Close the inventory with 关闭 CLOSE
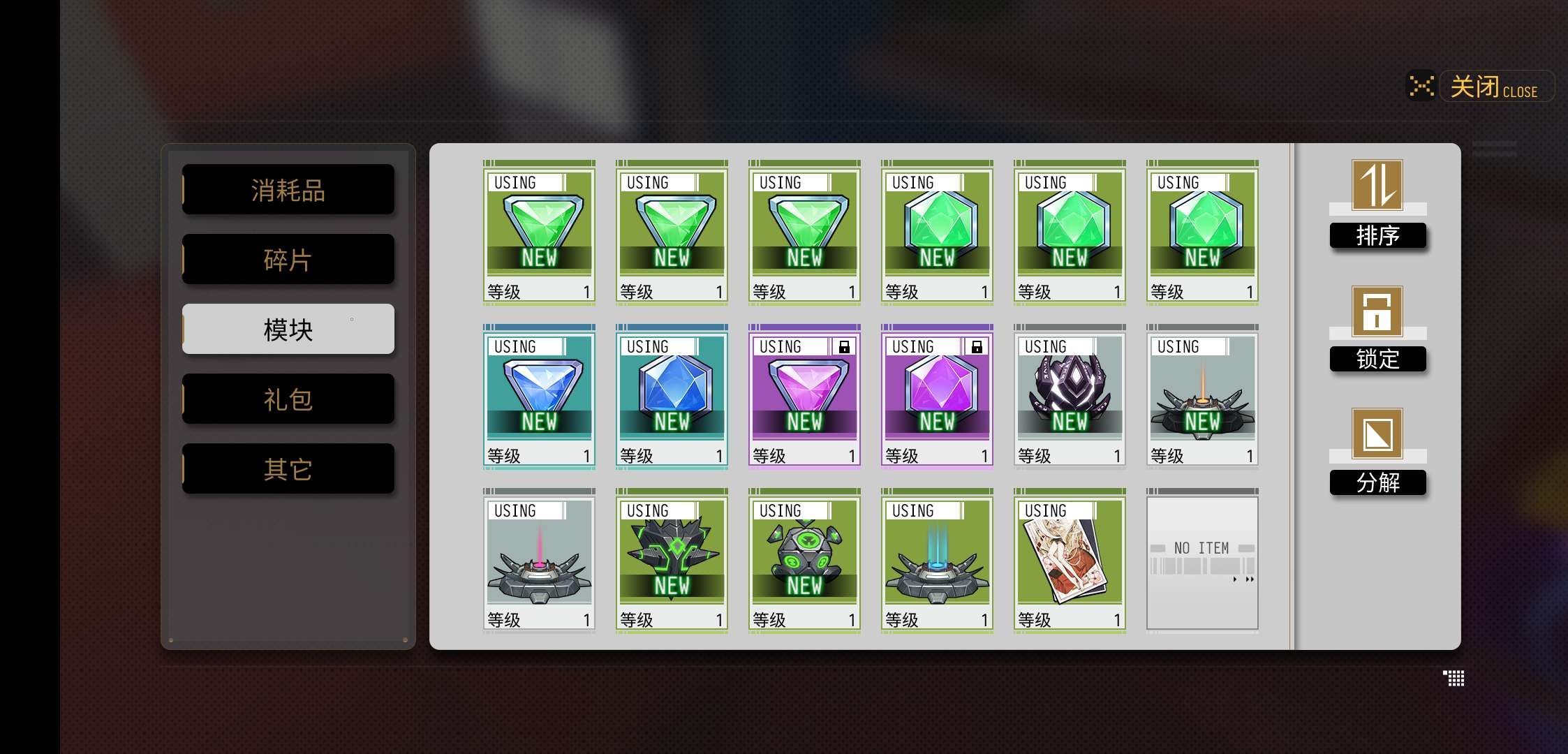 tap(1493, 87)
